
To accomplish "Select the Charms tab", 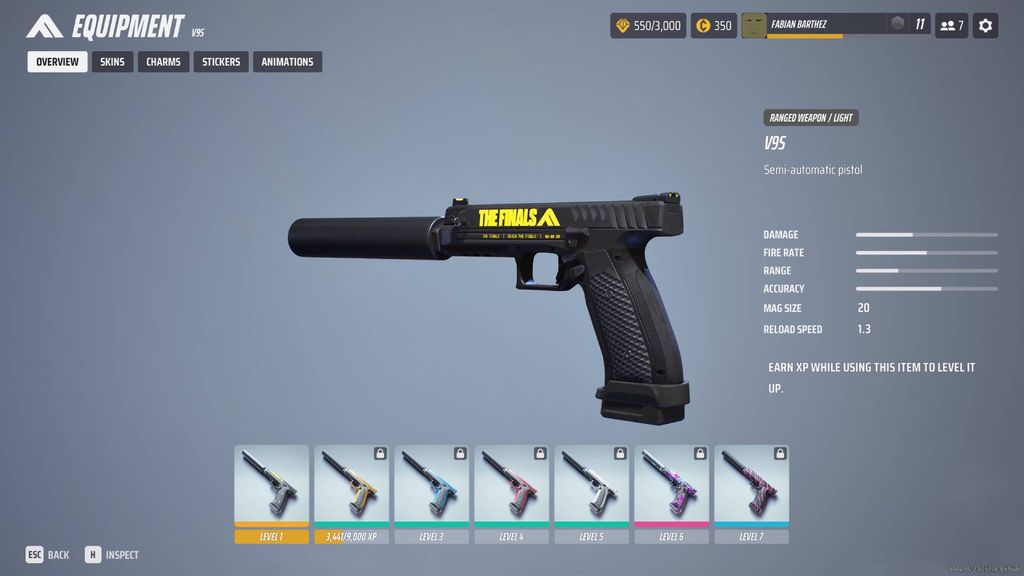I will point(163,62).
